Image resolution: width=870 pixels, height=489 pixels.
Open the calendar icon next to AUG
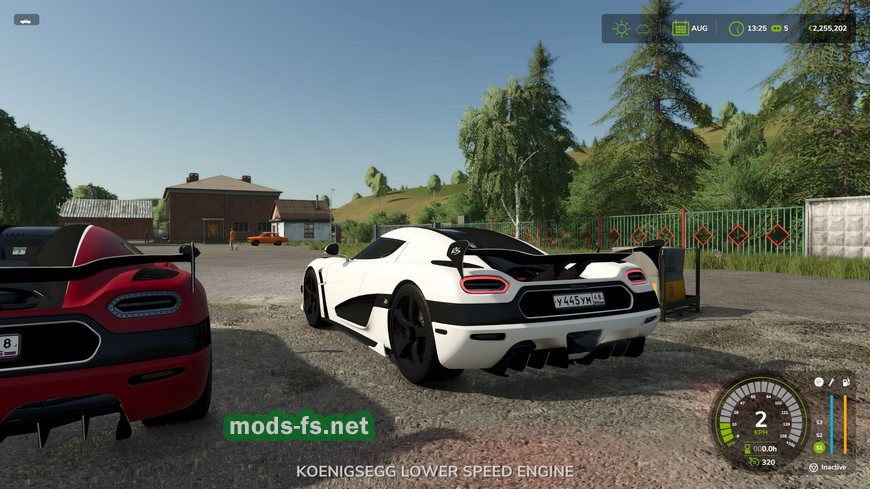tap(680, 28)
